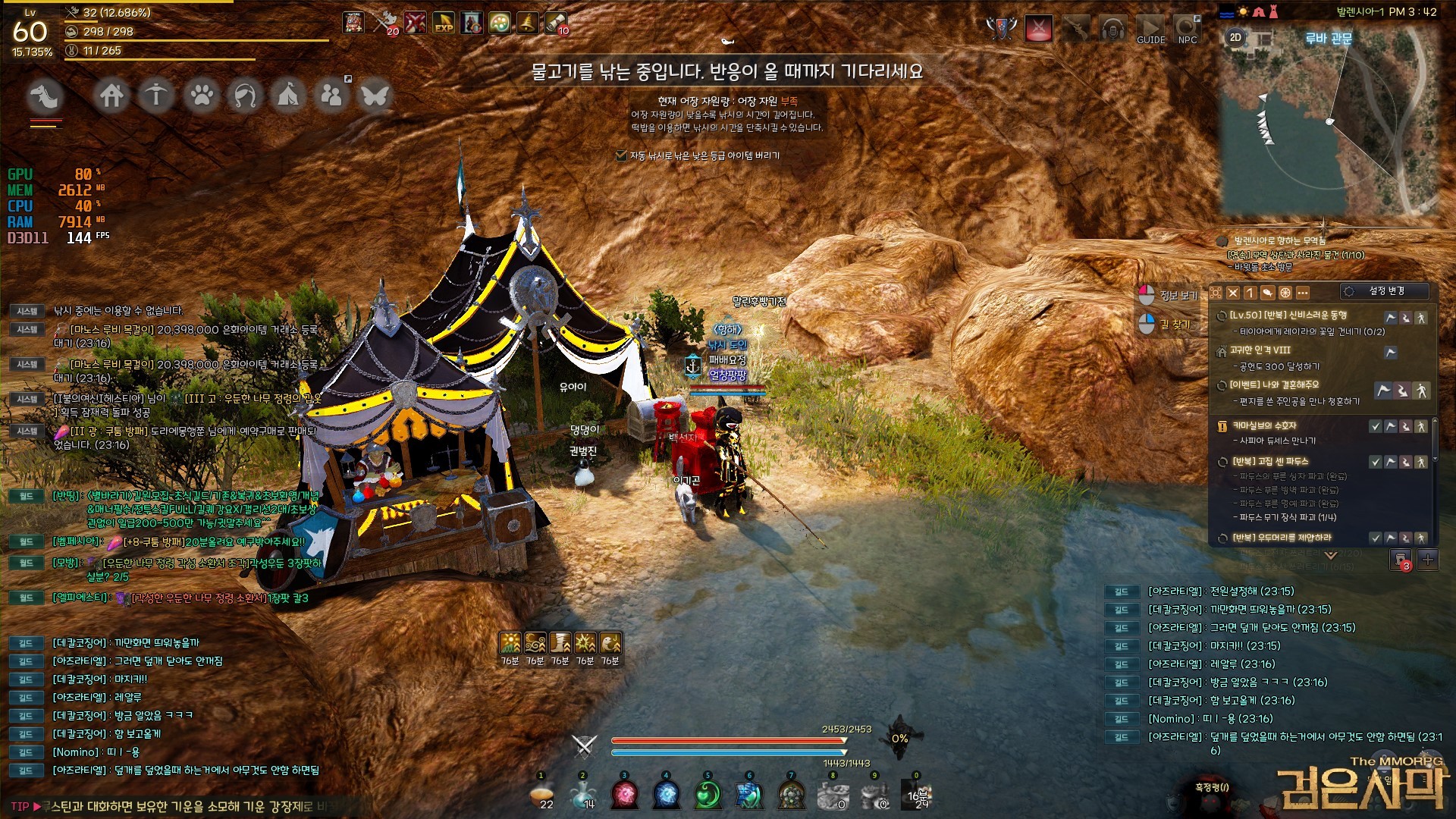1456x819 pixels.
Task: Open the headset voice chat icon
Action: point(1113,30)
